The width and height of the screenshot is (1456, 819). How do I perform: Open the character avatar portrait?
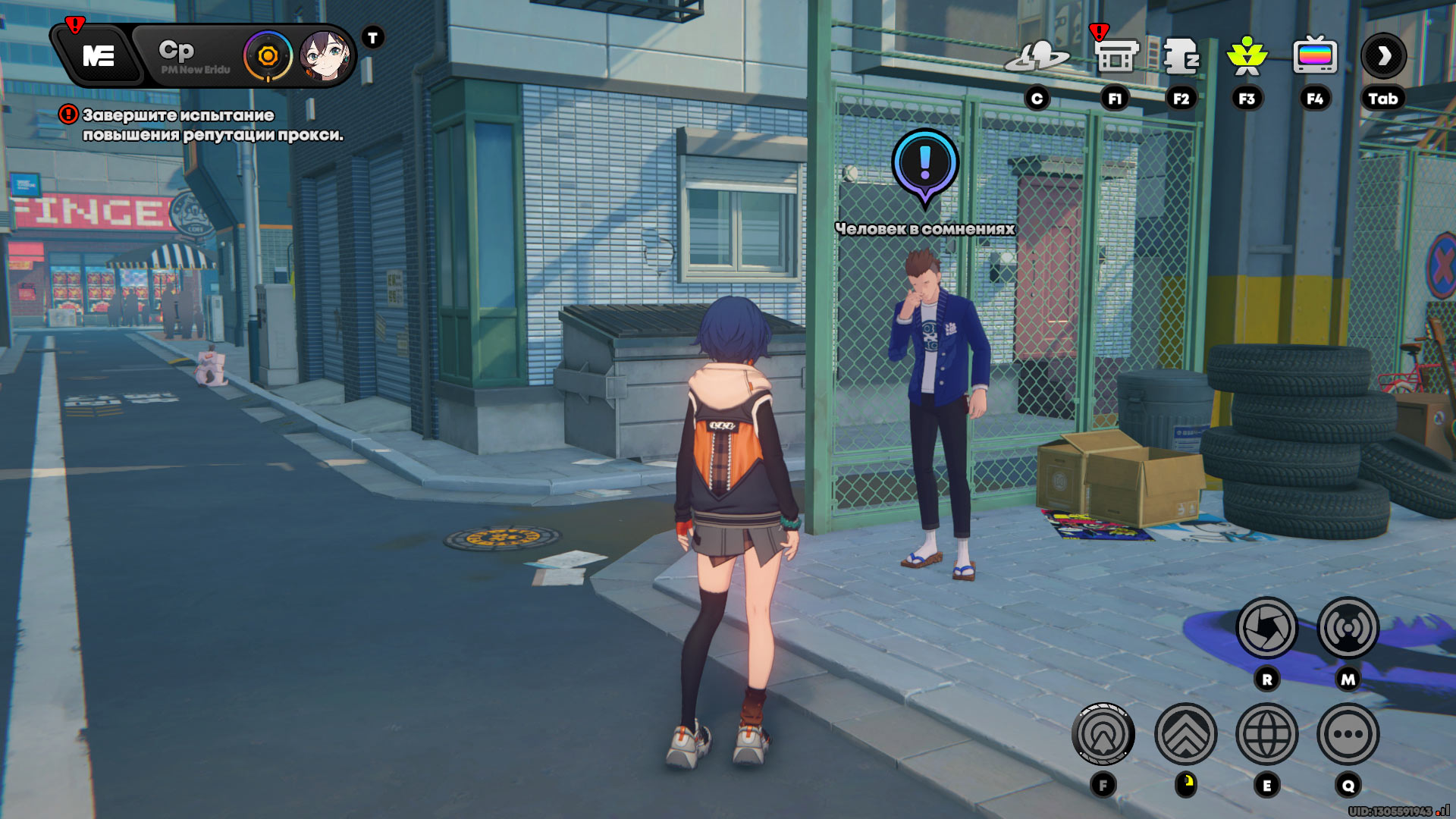pyautogui.click(x=324, y=56)
